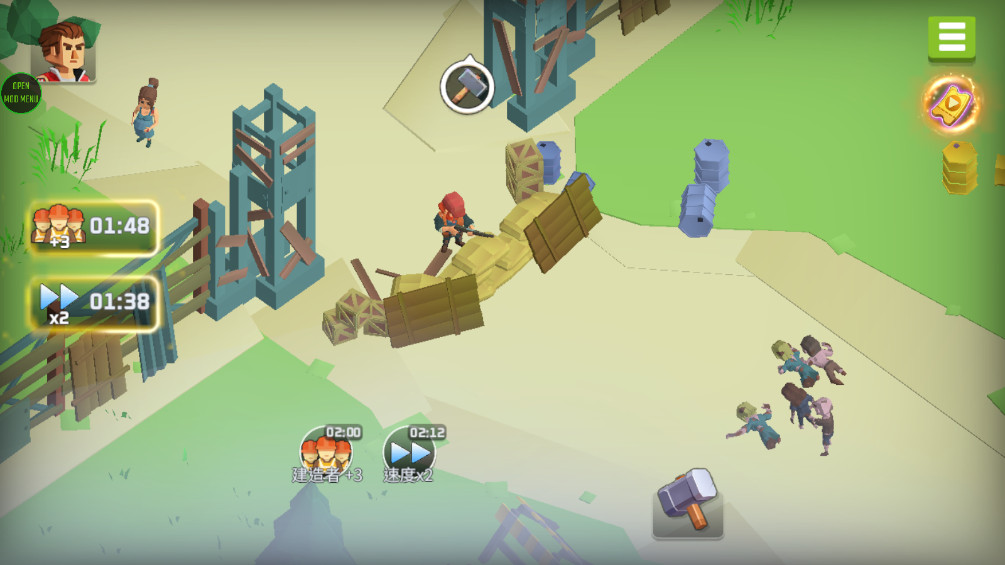Open the mod menu button
Viewport: 1005px width, 565px height.
[19, 93]
